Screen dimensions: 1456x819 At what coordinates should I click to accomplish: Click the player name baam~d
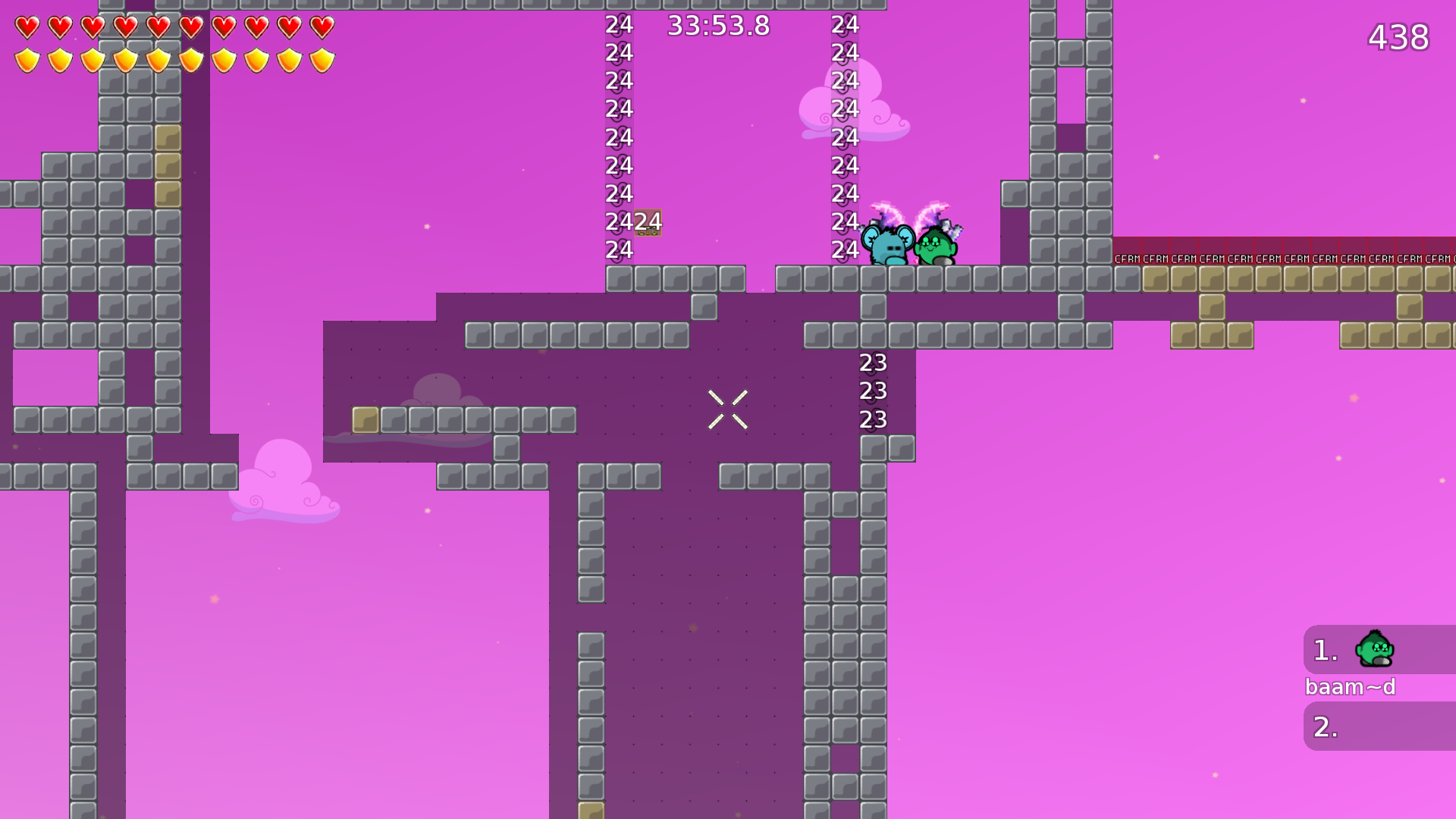pyautogui.click(x=1352, y=687)
